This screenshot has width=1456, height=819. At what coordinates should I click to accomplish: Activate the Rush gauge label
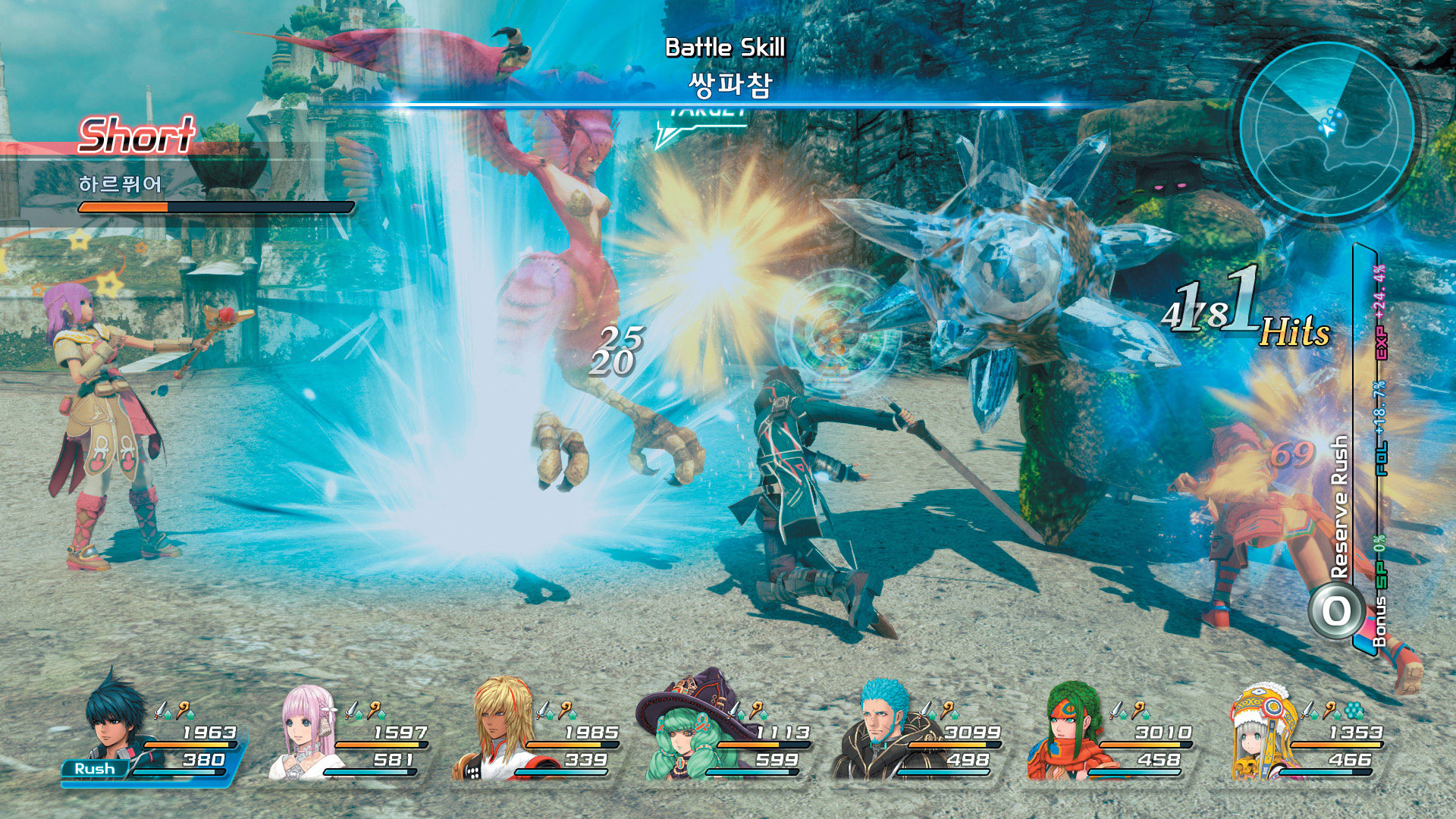[95, 769]
